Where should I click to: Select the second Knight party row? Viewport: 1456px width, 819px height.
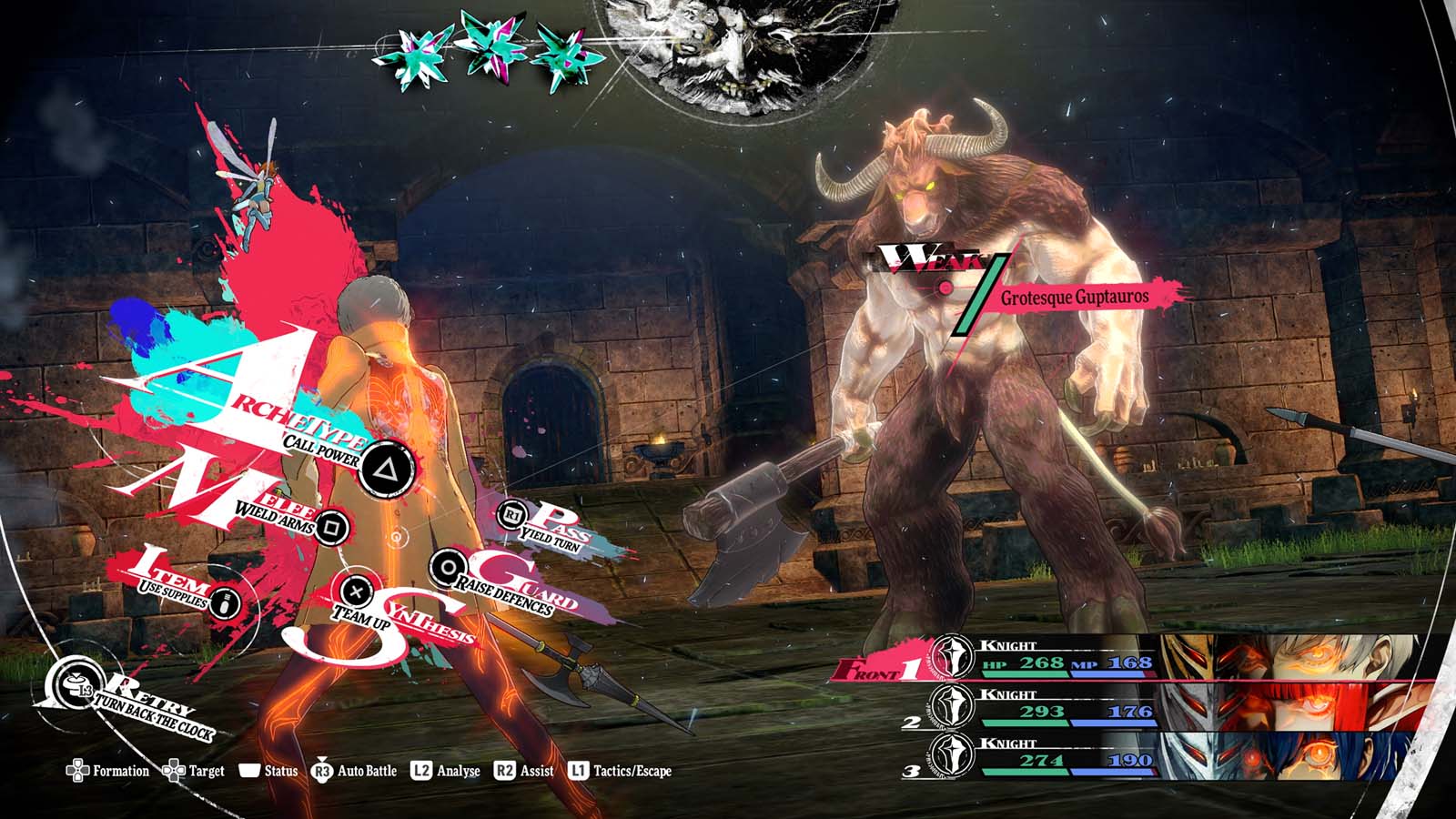[x=1128, y=708]
